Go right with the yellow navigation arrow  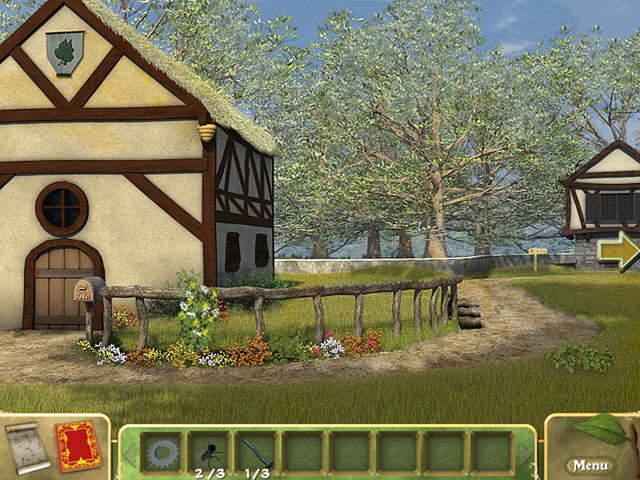(617, 250)
